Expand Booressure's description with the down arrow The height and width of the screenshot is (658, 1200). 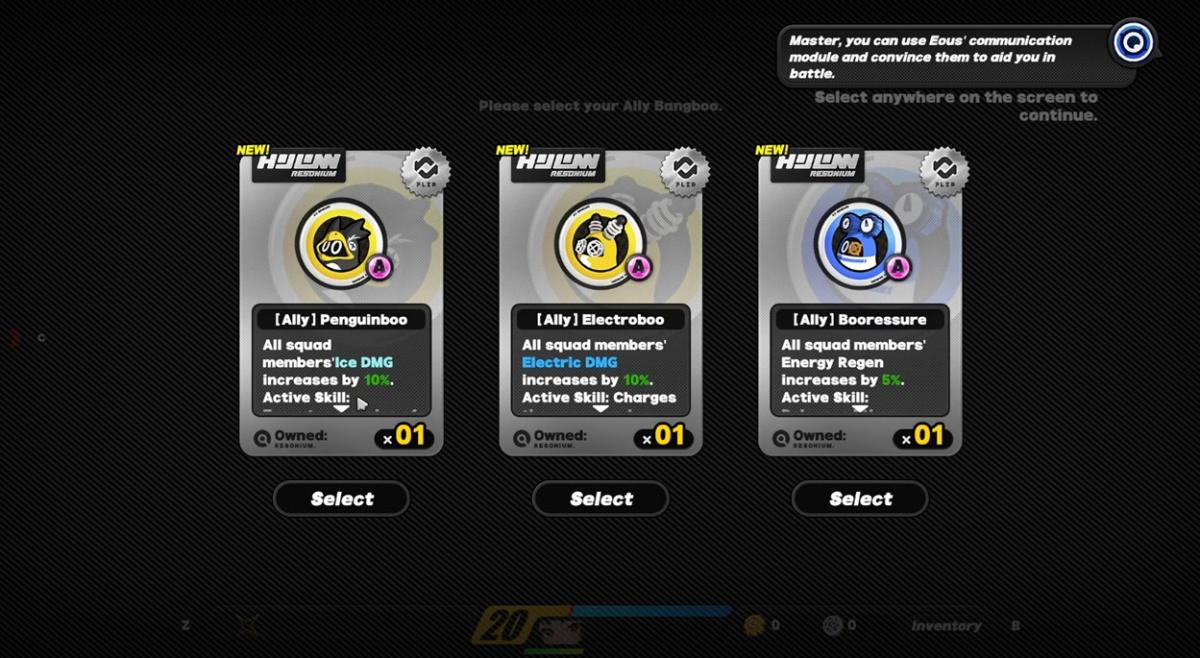pos(860,409)
